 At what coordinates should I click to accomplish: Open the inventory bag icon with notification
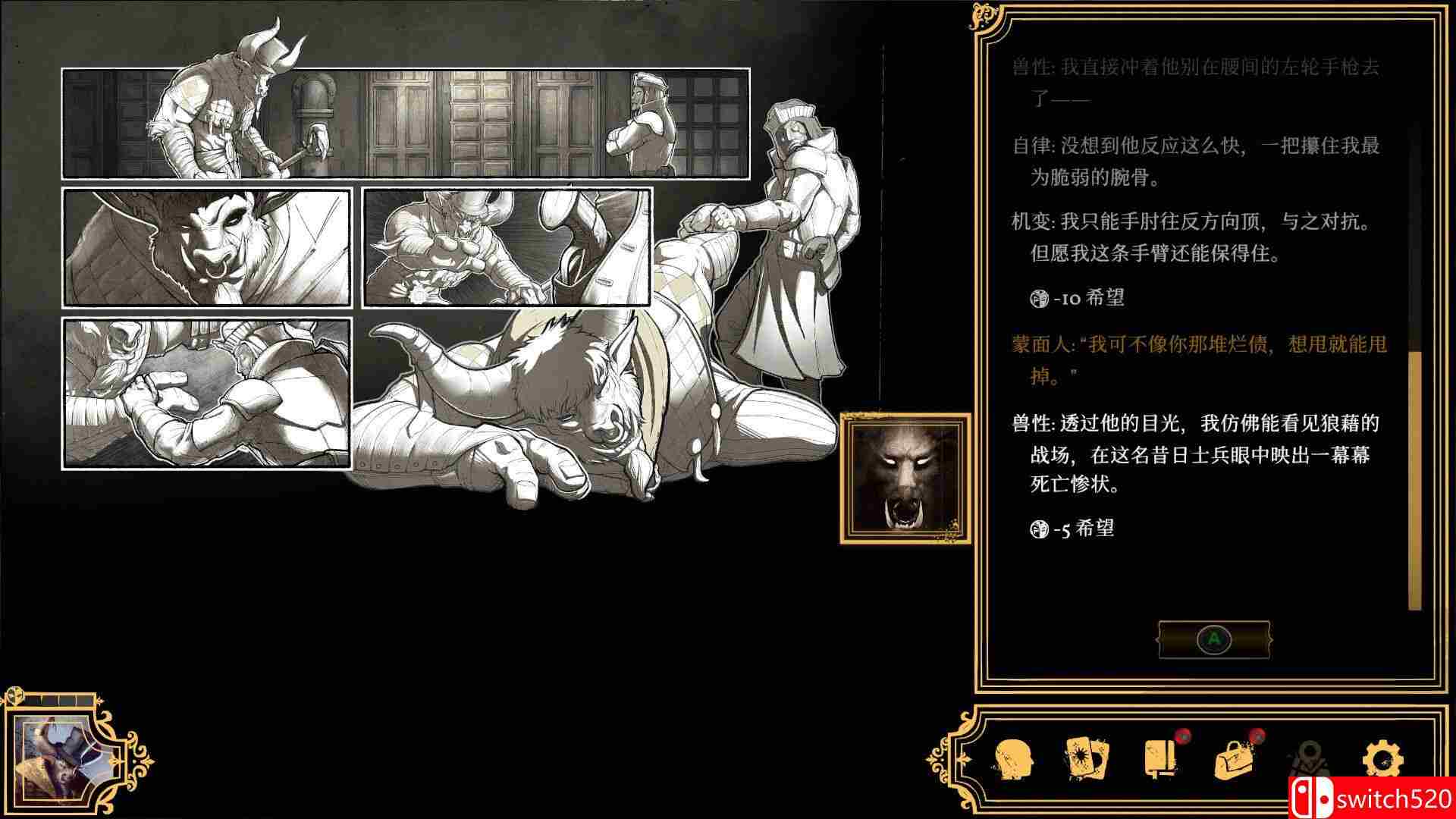tap(1234, 758)
